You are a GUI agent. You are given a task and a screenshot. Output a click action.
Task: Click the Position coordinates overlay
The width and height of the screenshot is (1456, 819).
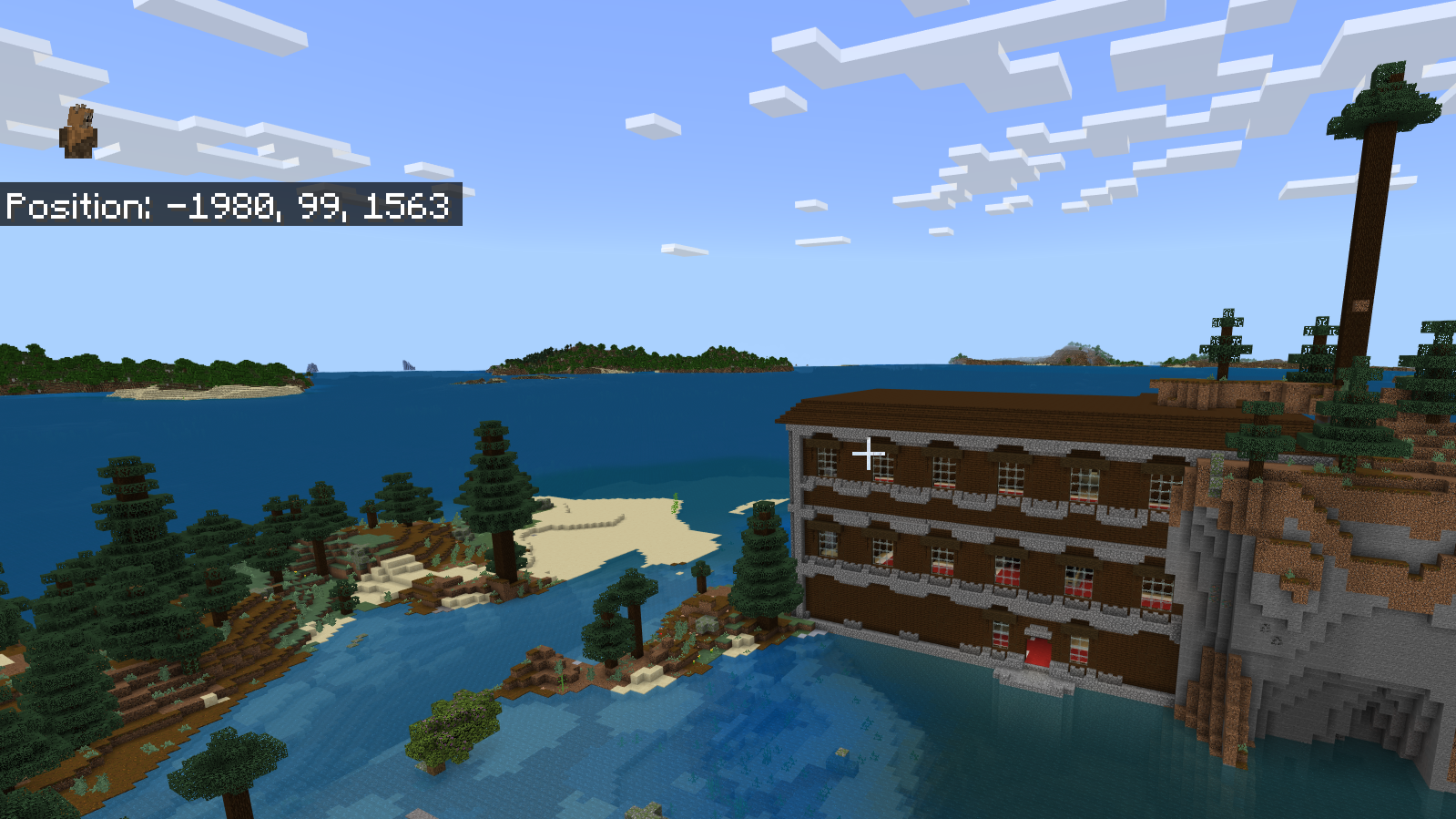point(228,210)
